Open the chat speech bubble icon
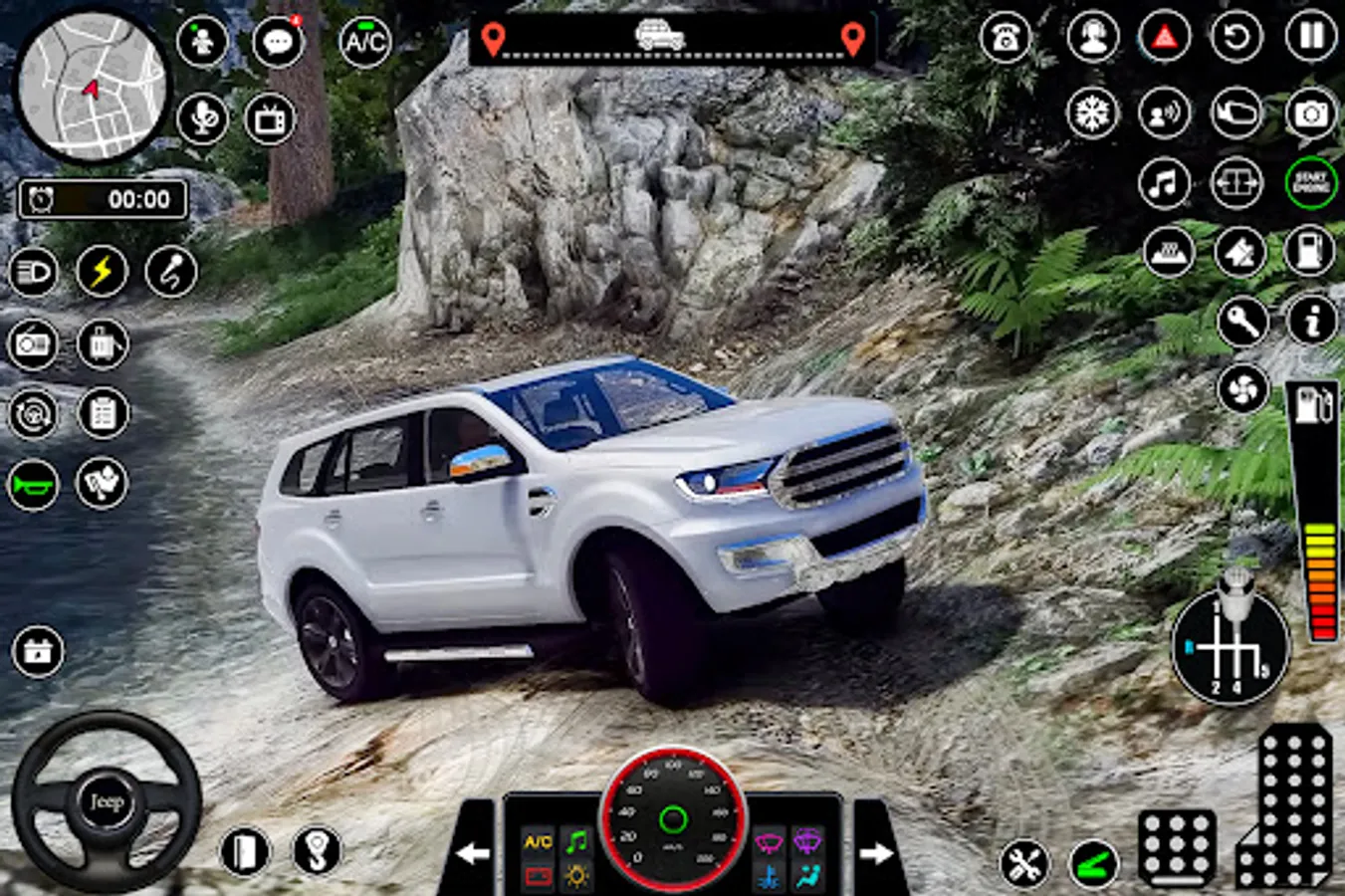 278,42
